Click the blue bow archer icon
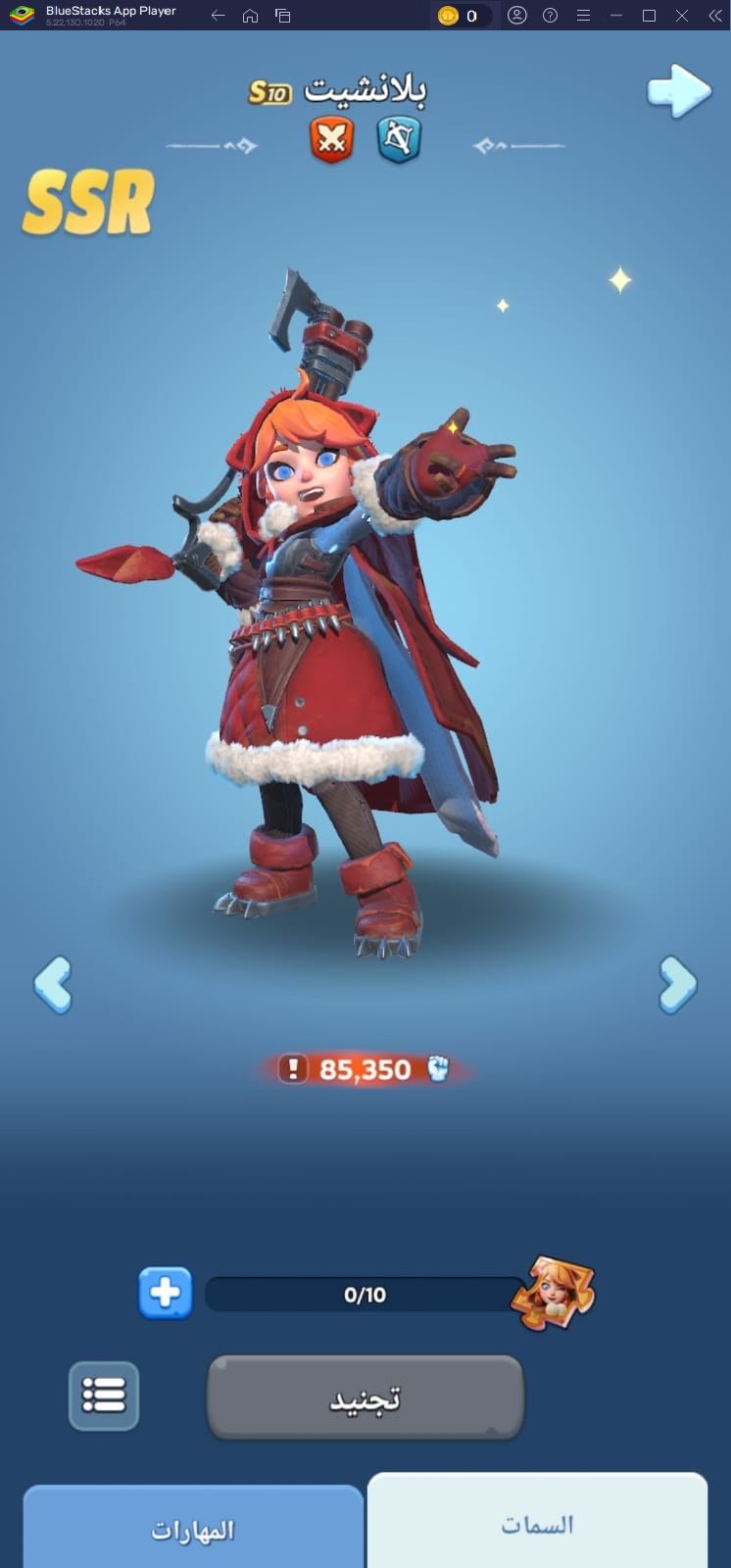Screen dimensions: 731x1568 pyautogui.click(x=399, y=140)
